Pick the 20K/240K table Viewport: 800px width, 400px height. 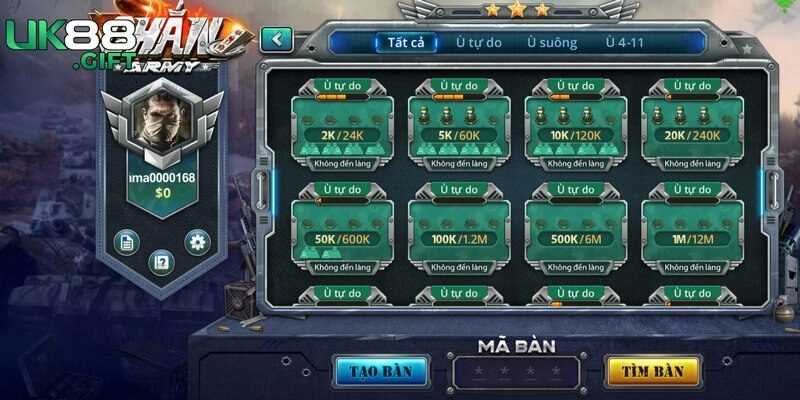pos(691,127)
